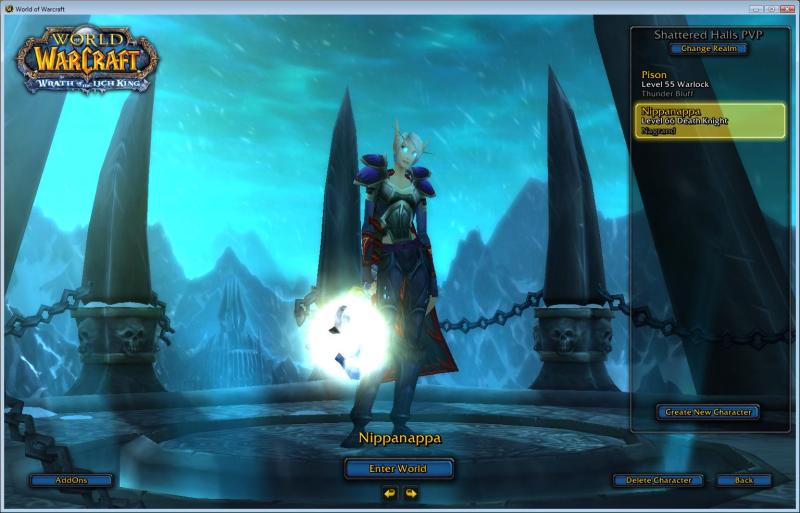Enter the world with Nippanappa
Screen dimensions: 800x513
click(x=399, y=468)
